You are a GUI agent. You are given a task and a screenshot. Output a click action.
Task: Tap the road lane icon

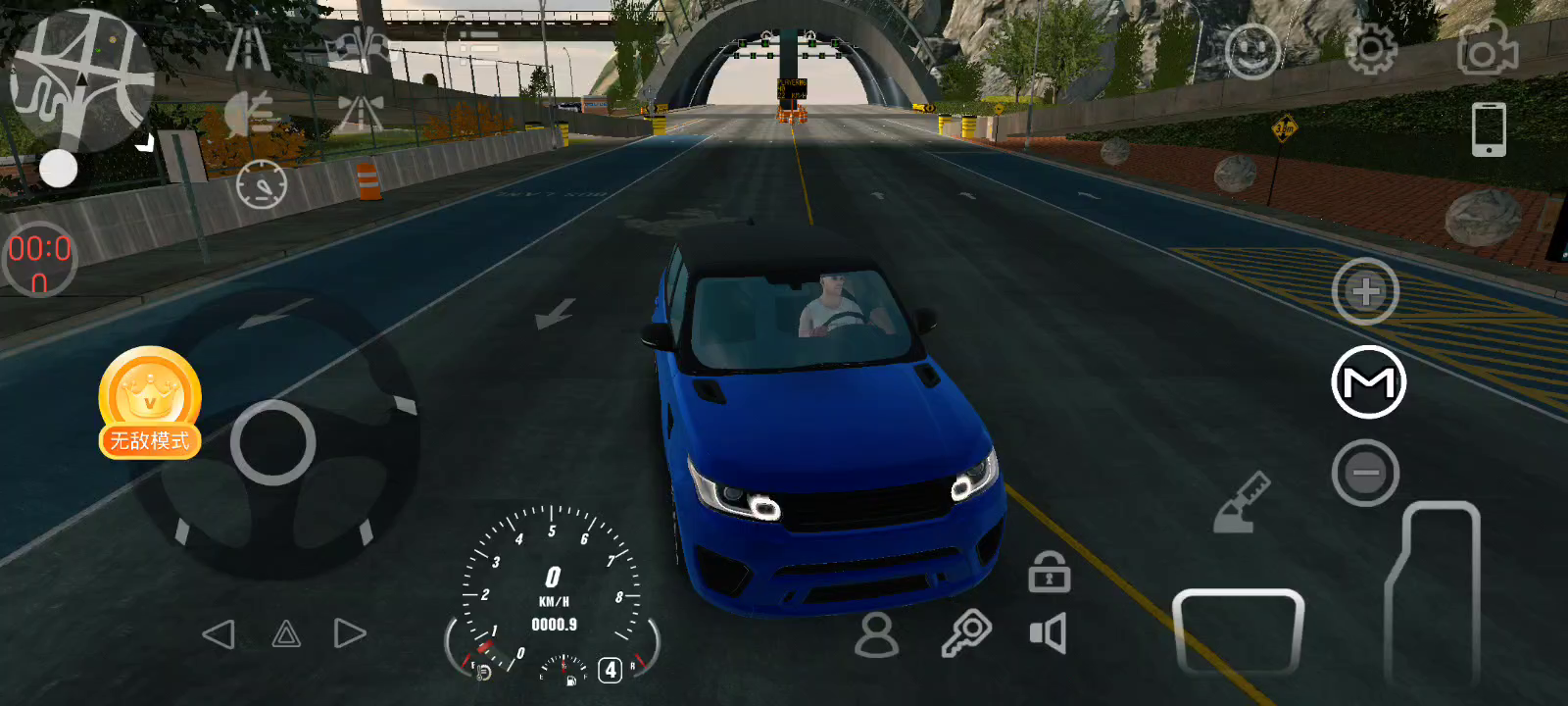coord(248,49)
